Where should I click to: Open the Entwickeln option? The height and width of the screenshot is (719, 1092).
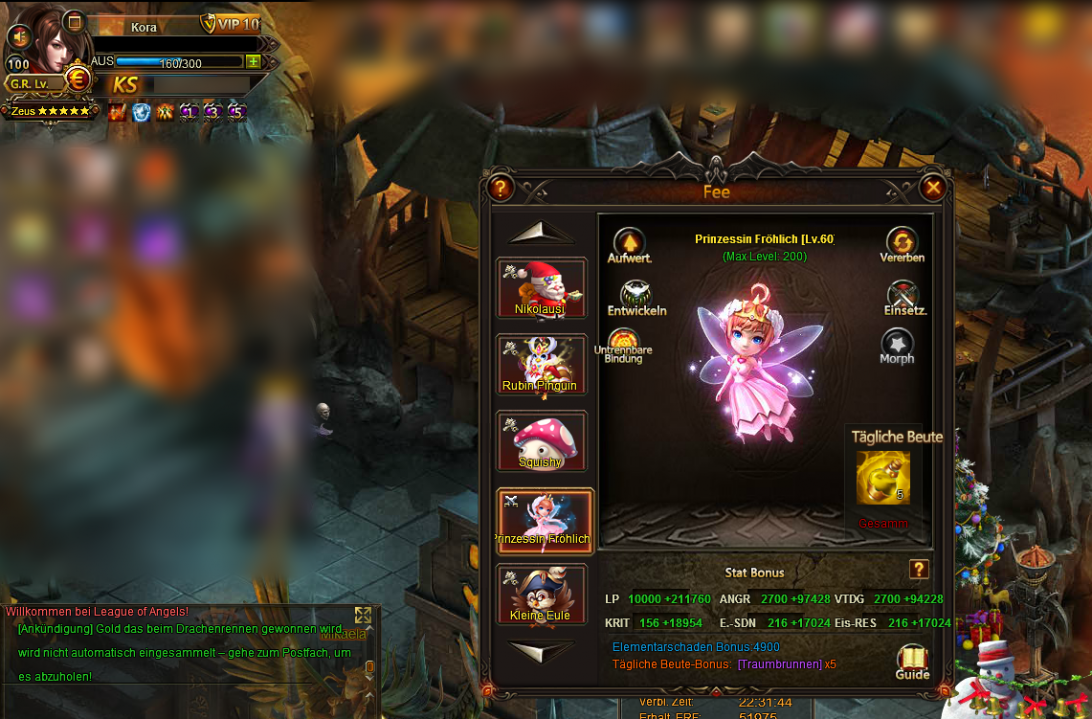(636, 295)
